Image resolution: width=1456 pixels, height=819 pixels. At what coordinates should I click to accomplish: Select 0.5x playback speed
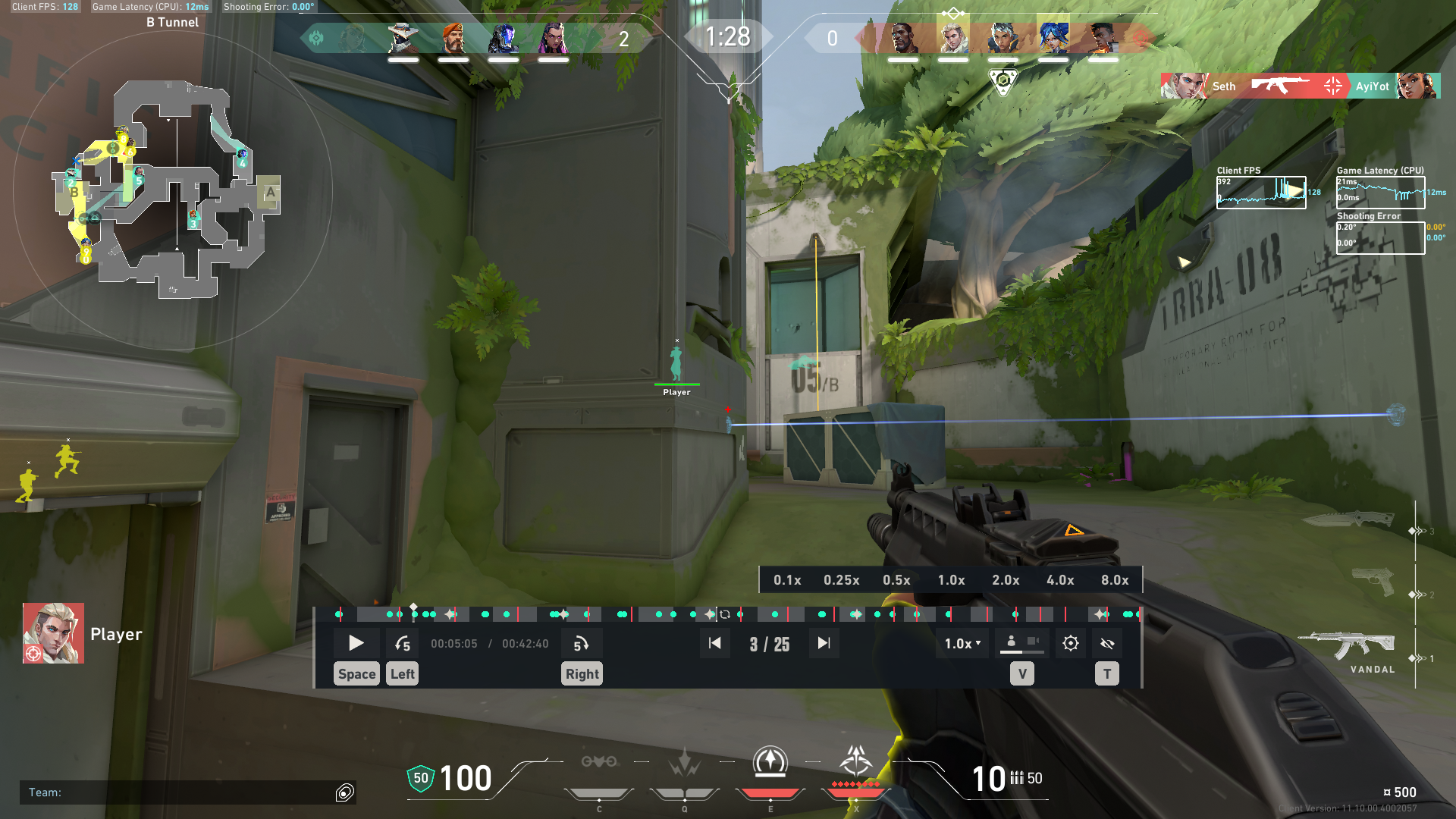(x=896, y=579)
